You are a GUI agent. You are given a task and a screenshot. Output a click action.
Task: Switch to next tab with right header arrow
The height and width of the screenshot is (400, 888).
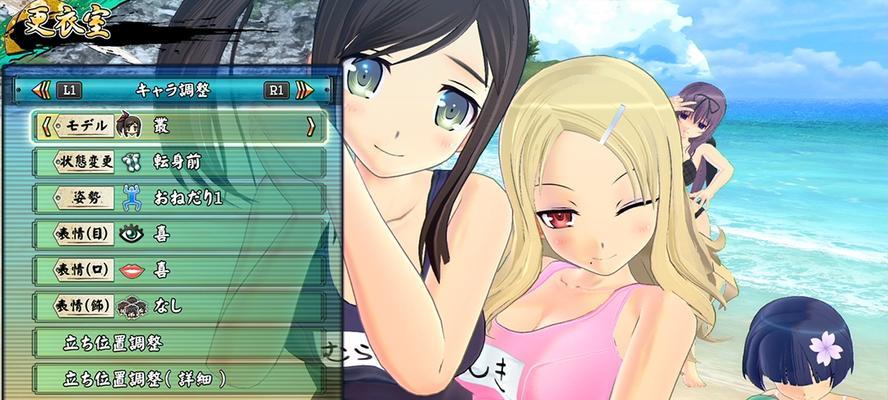(305, 90)
